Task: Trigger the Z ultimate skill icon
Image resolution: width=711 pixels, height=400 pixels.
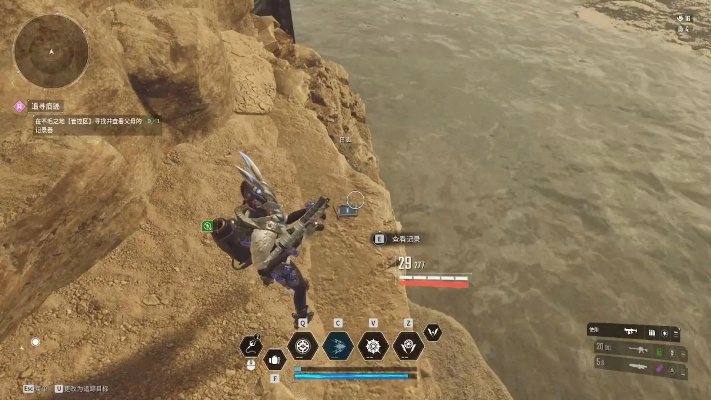Action: pos(407,346)
